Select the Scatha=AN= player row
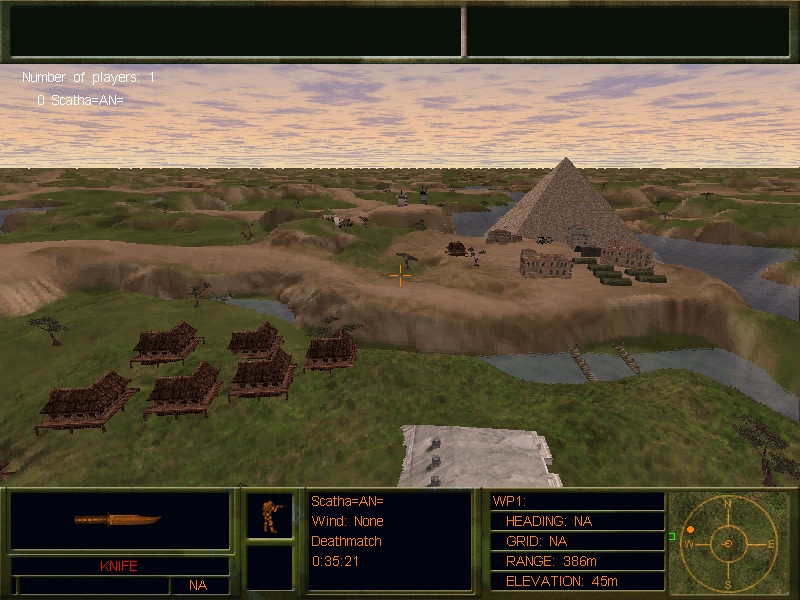 tap(80, 100)
